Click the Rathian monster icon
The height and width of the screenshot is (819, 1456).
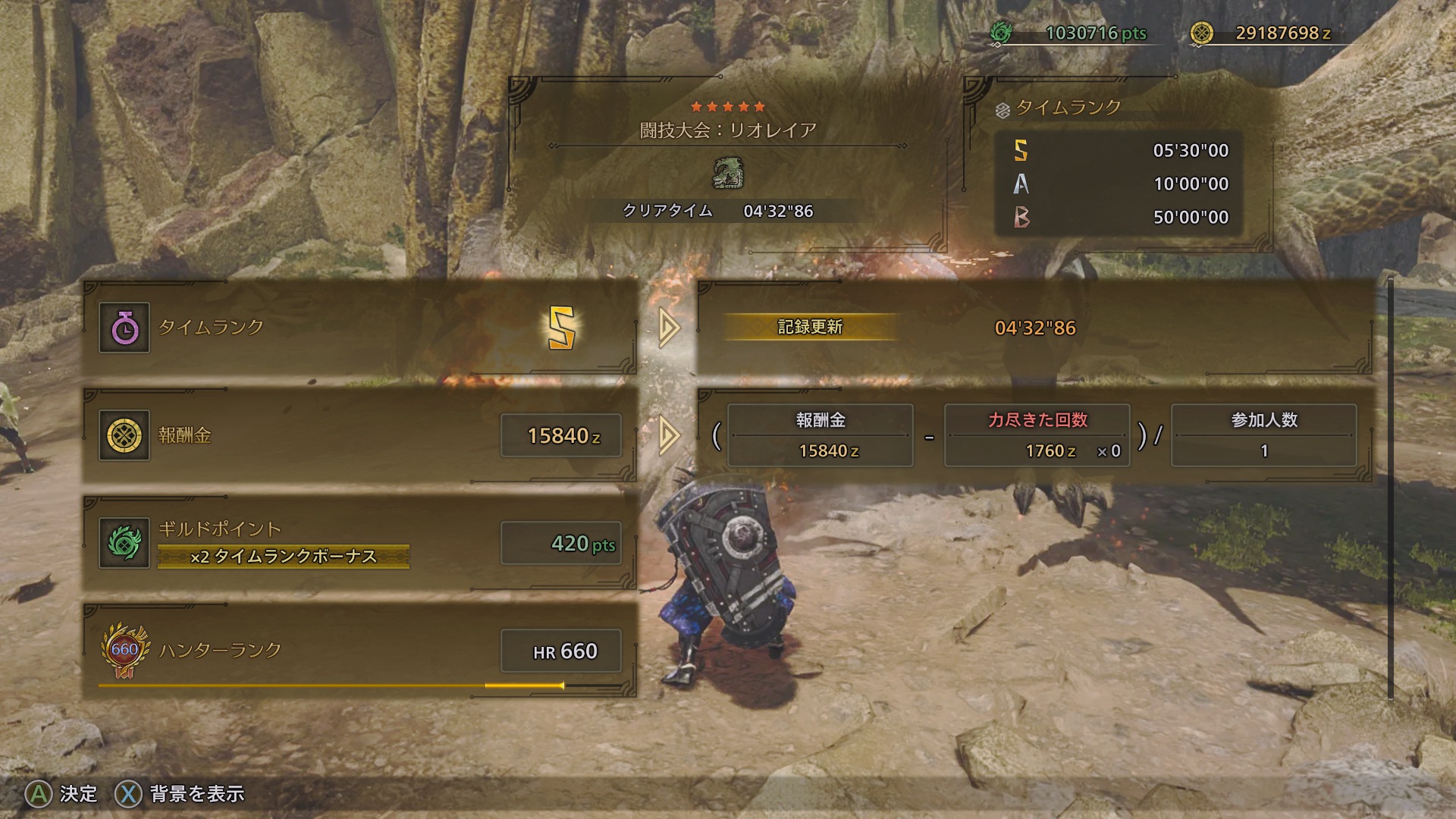pos(728,174)
